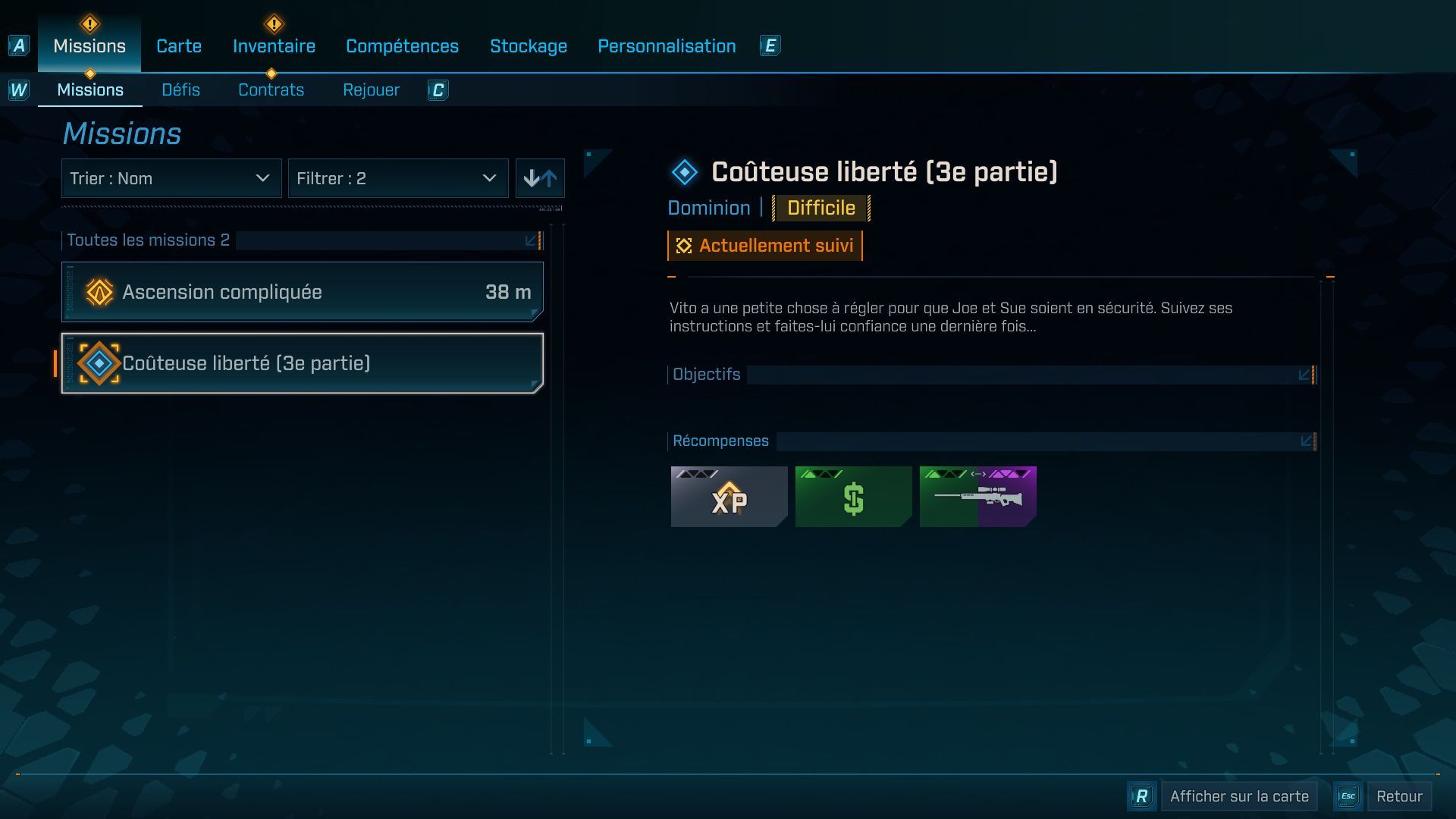Open the Trier : Nom dropdown
The height and width of the screenshot is (819, 1456).
[171, 177]
